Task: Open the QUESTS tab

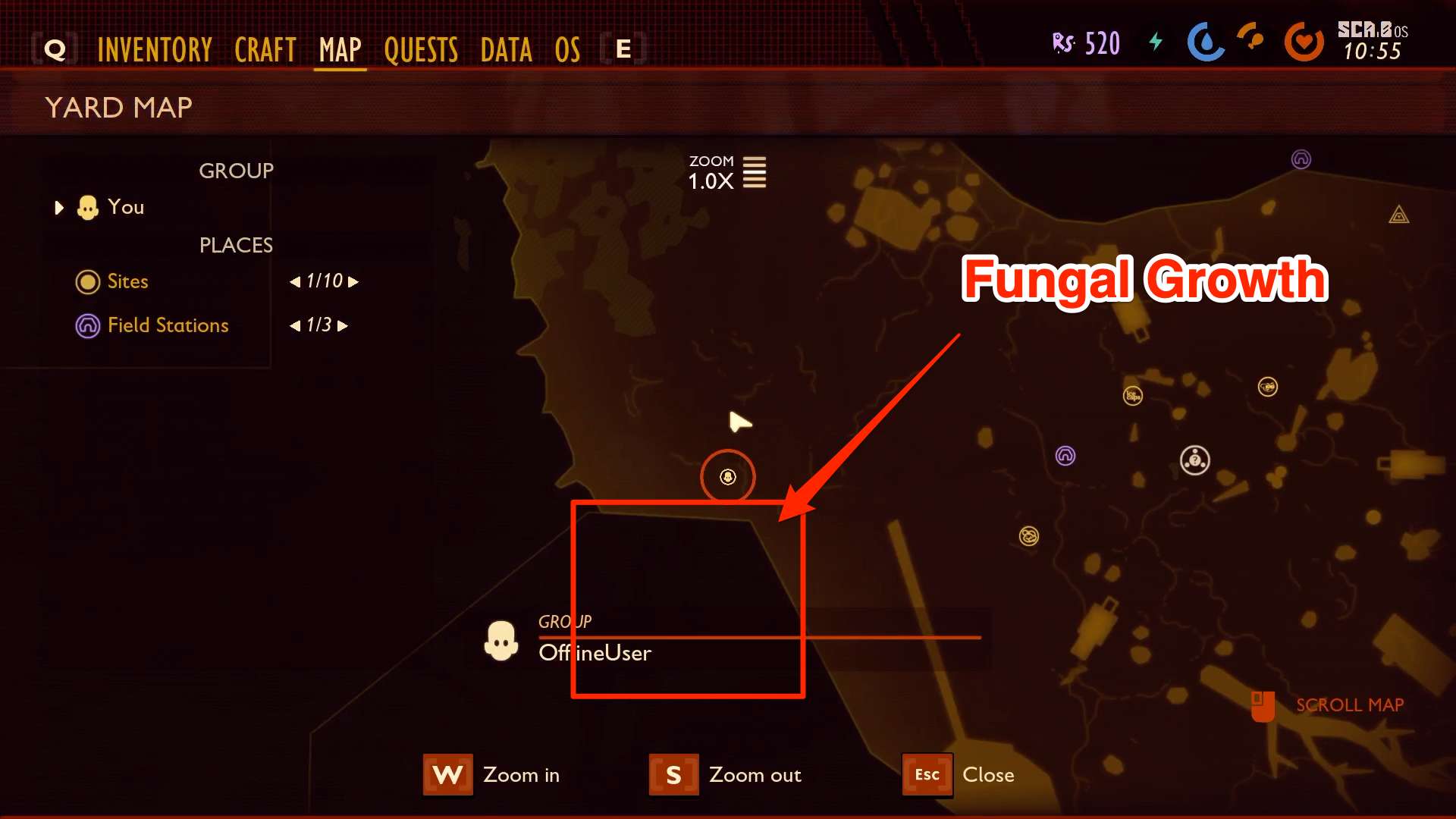Action: click(x=421, y=49)
